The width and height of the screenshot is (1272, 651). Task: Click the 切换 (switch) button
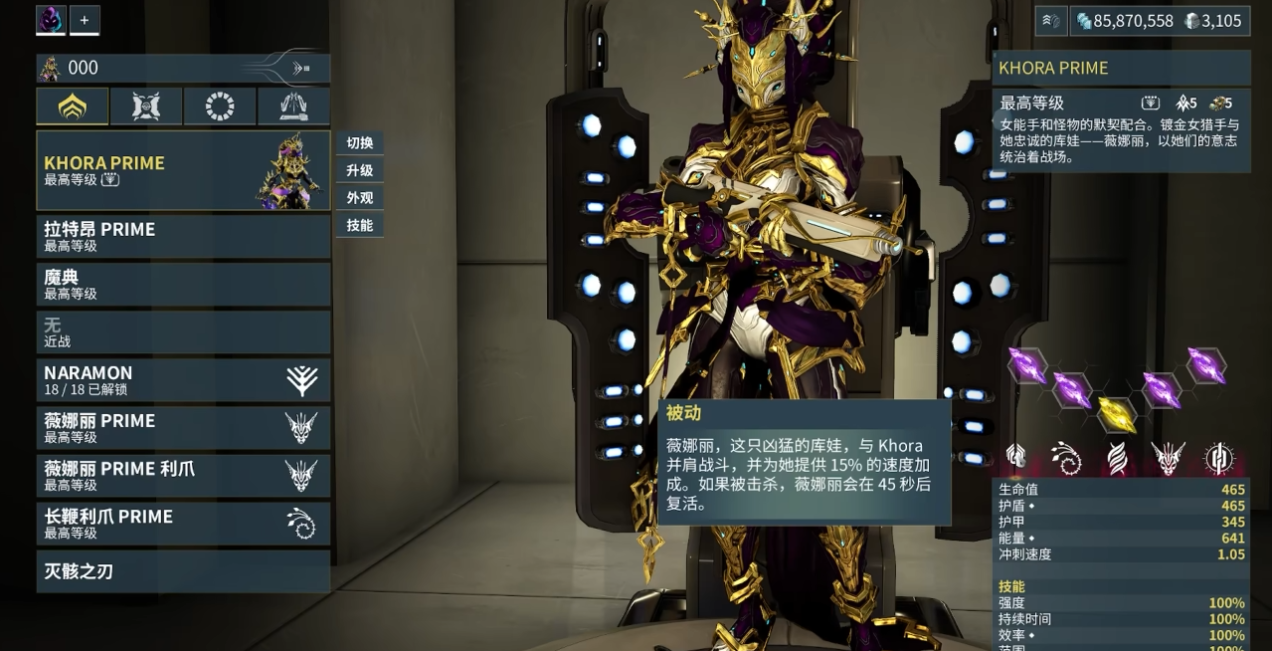tap(360, 143)
